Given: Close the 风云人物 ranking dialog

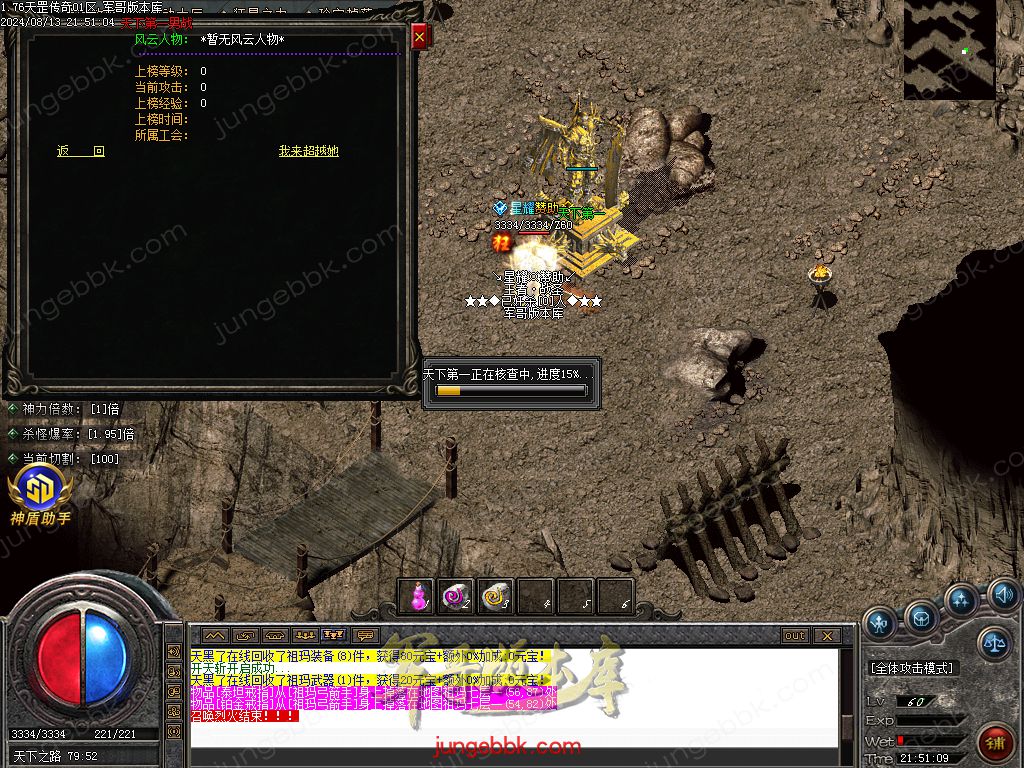Looking at the screenshot, I should pyautogui.click(x=419, y=37).
